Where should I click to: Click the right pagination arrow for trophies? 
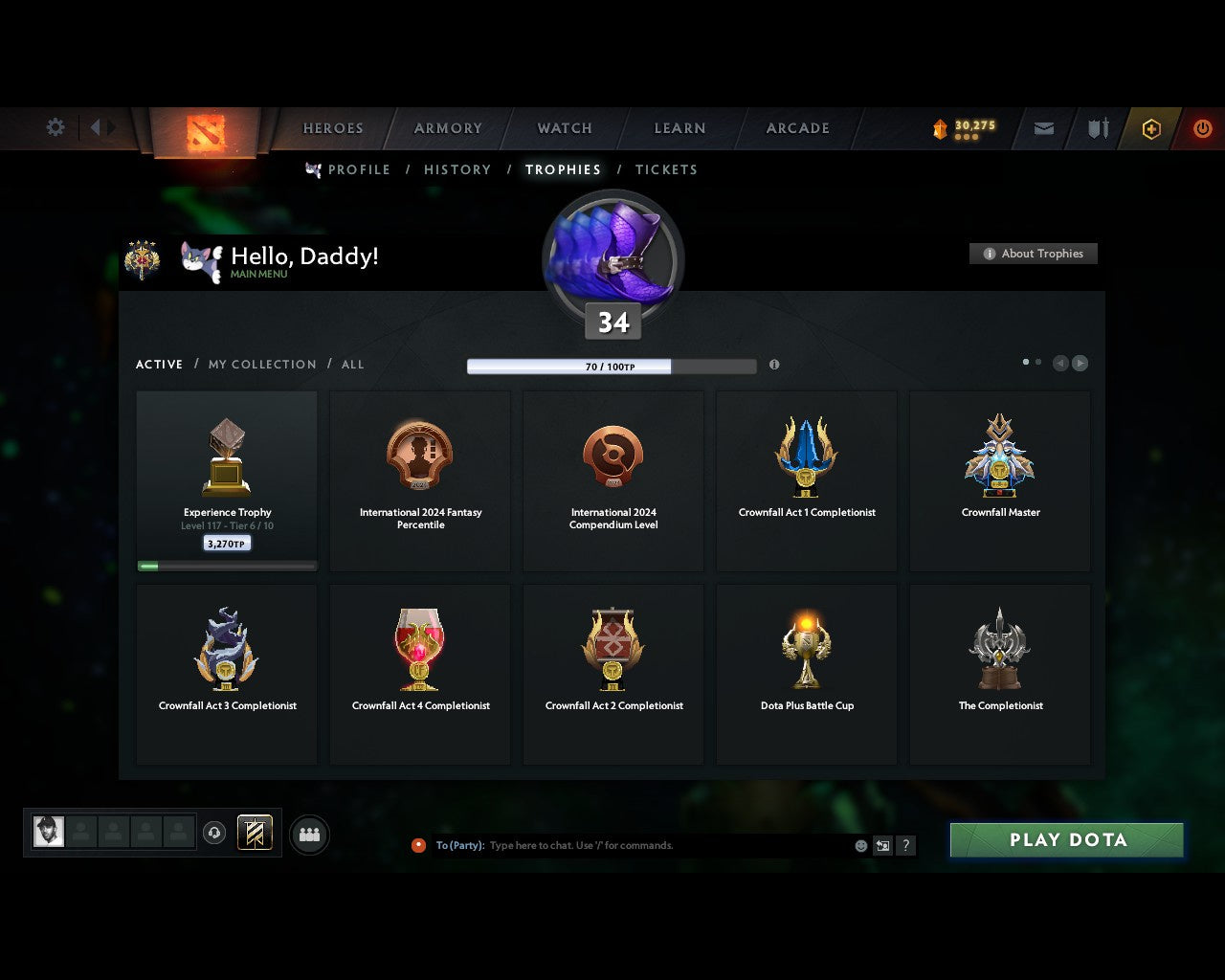point(1080,364)
